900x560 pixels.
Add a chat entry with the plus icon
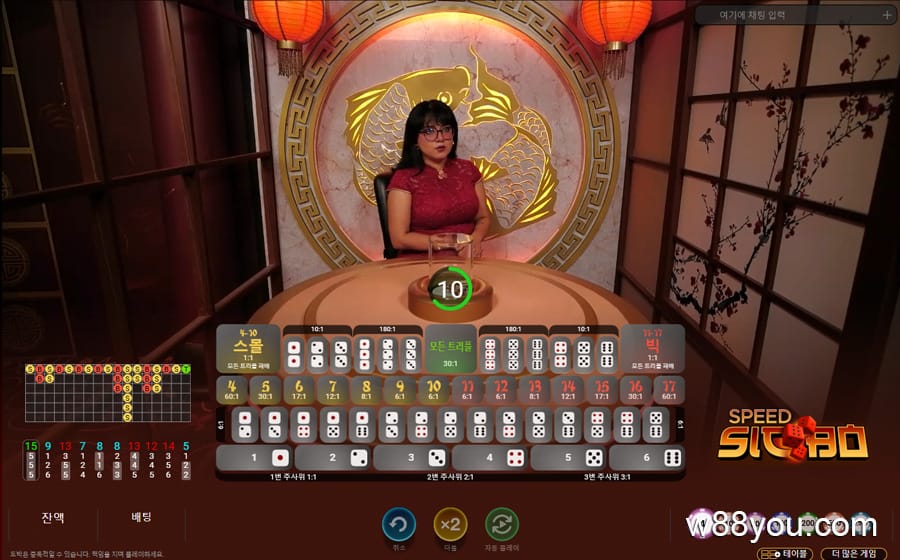click(x=887, y=15)
